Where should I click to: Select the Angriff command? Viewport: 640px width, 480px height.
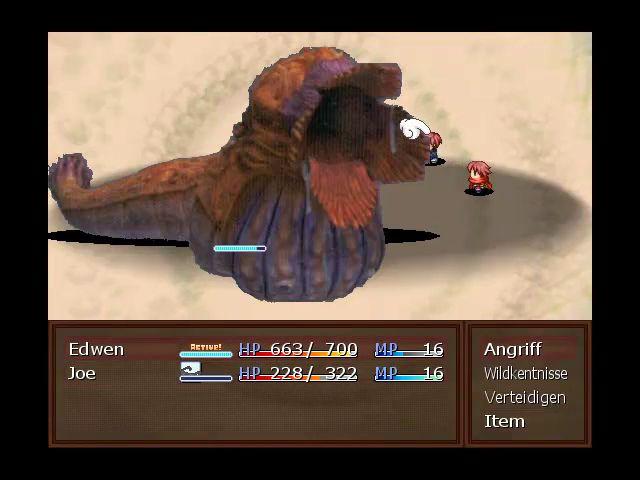click(513, 349)
